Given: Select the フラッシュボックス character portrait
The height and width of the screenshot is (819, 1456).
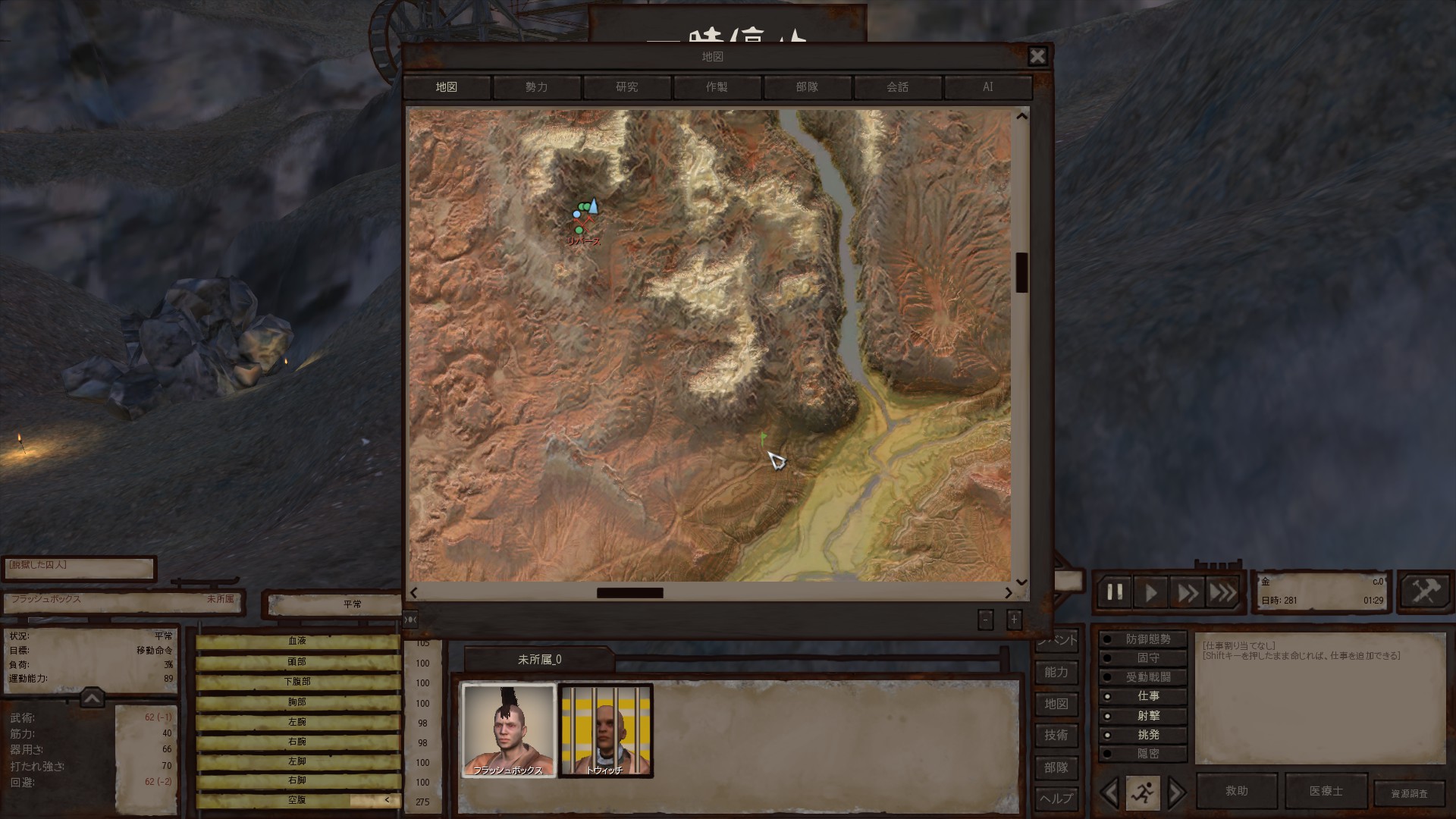Looking at the screenshot, I should click(508, 730).
